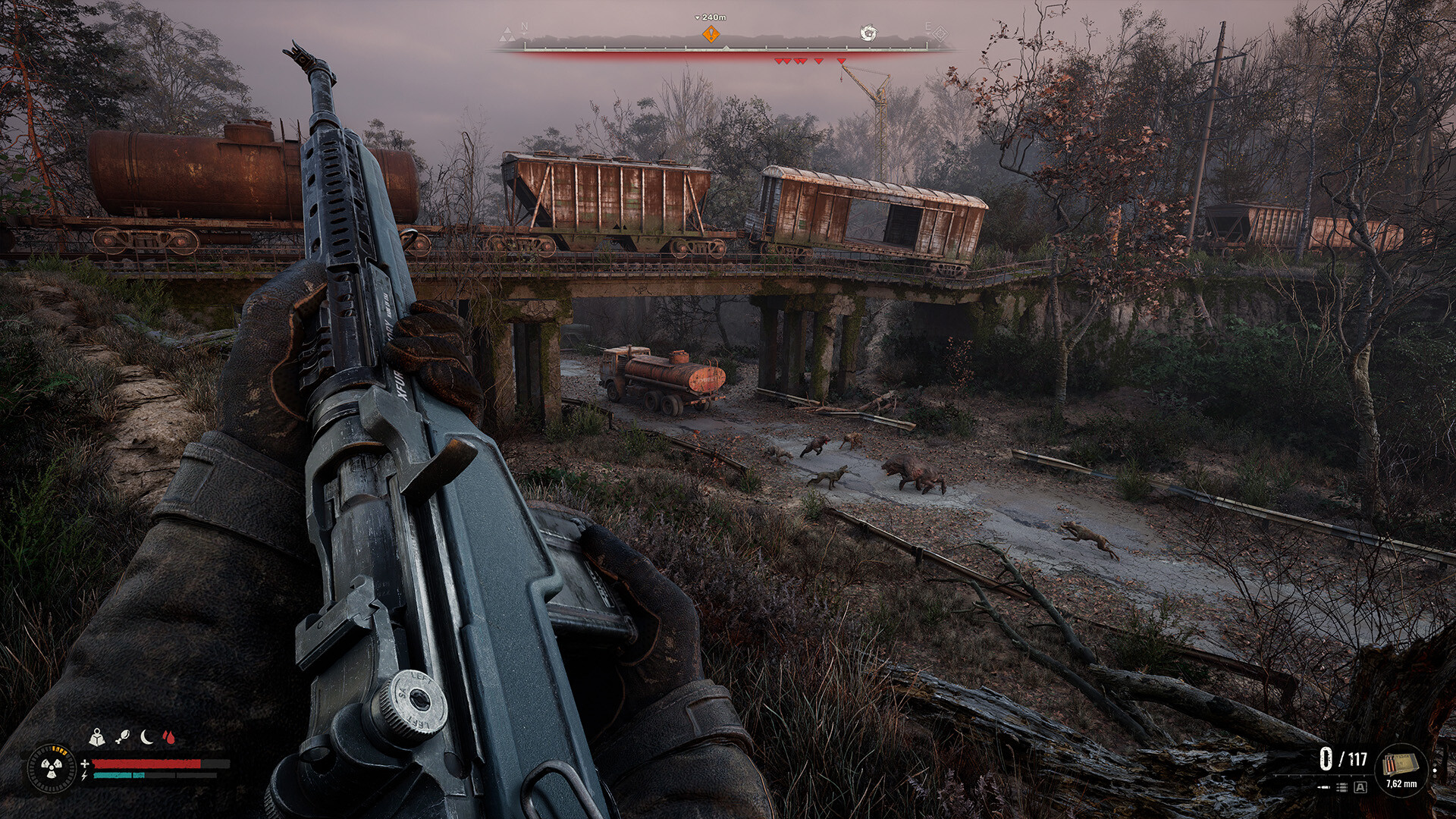
Task: Select the orange quest exclamation marker on the compass
Action: point(711,33)
